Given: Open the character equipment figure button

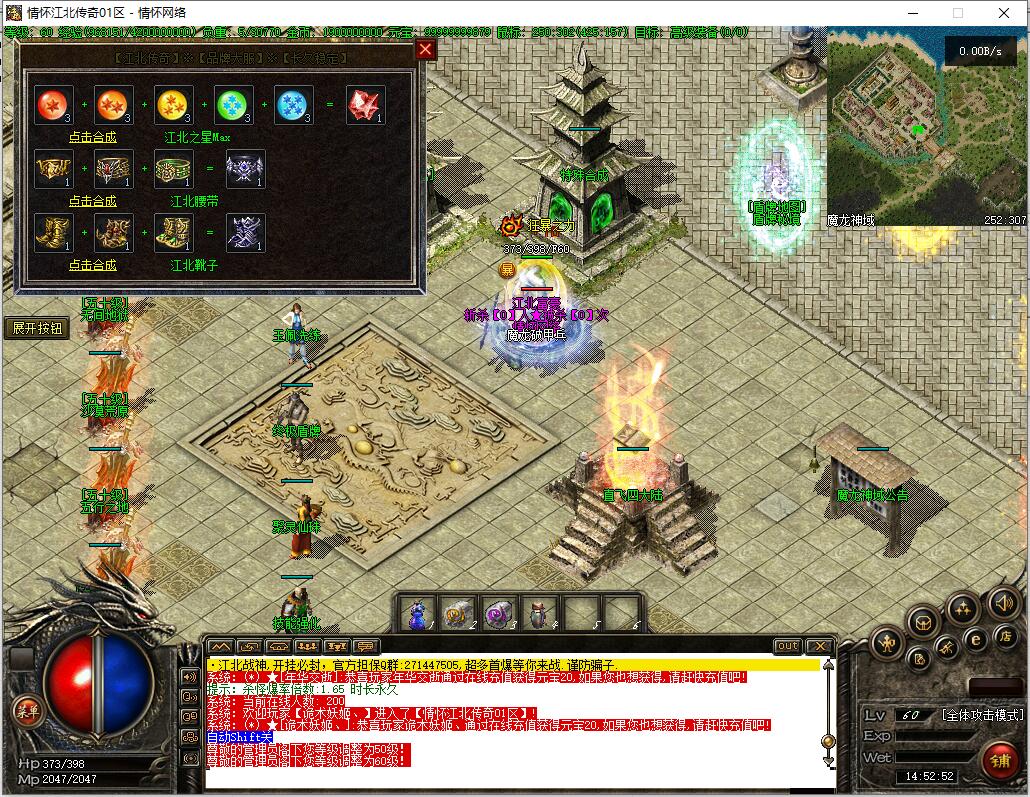Looking at the screenshot, I should [886, 643].
